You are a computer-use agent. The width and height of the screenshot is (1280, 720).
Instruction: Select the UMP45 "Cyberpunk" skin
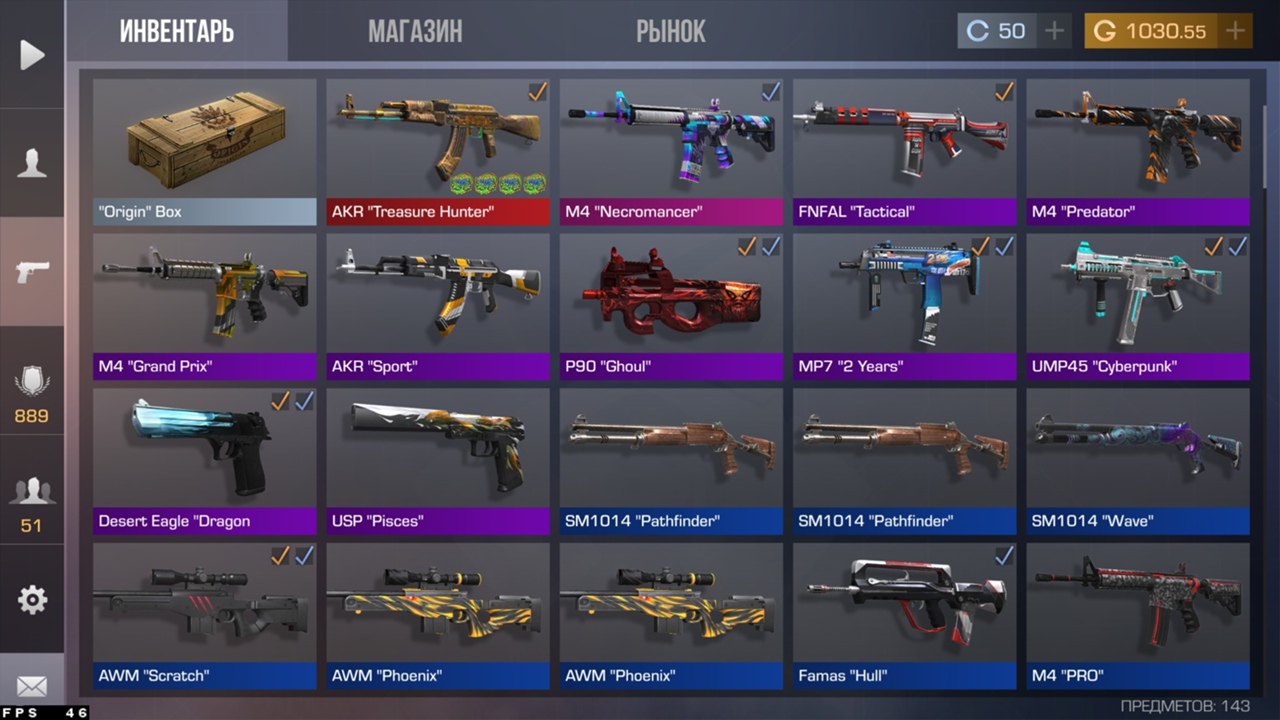click(1138, 305)
